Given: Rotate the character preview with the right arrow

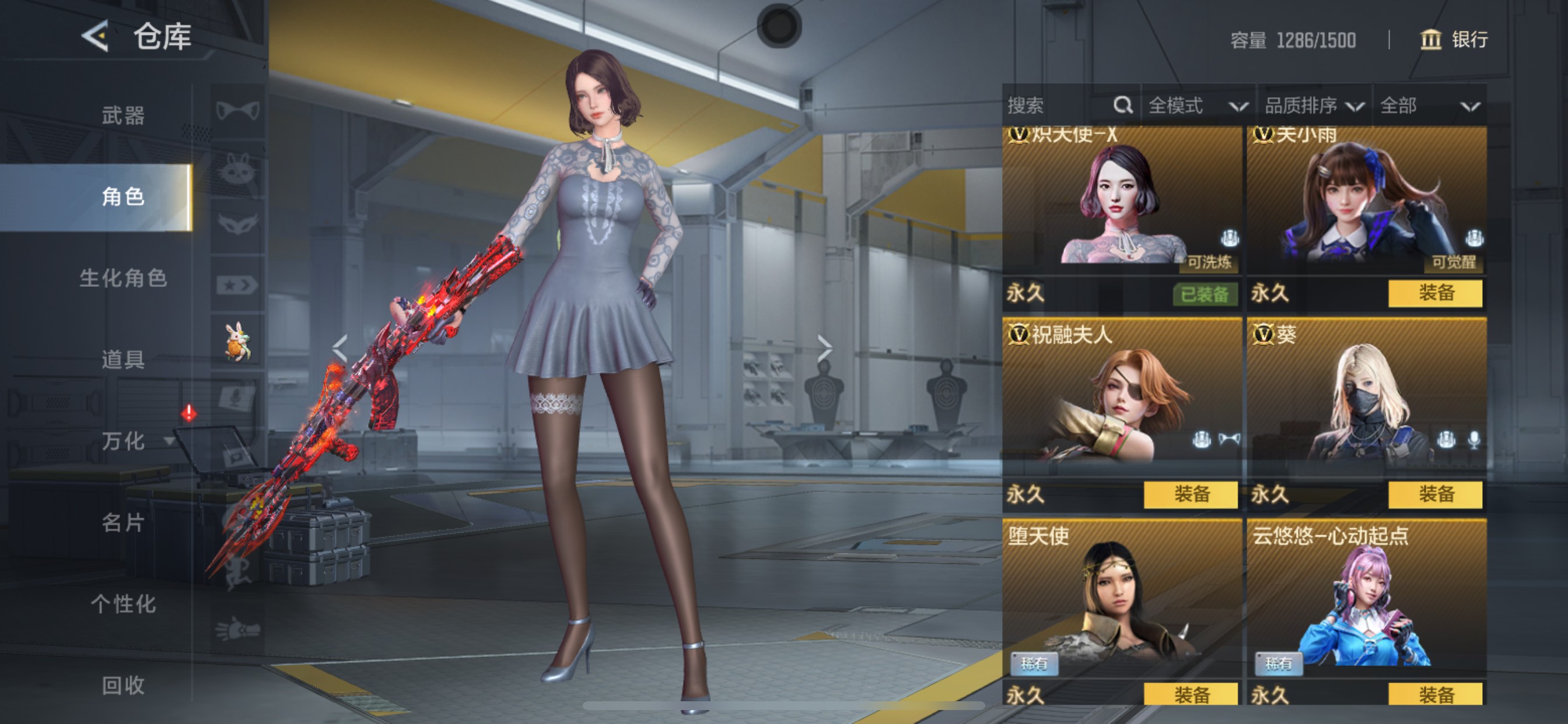Looking at the screenshot, I should (825, 349).
